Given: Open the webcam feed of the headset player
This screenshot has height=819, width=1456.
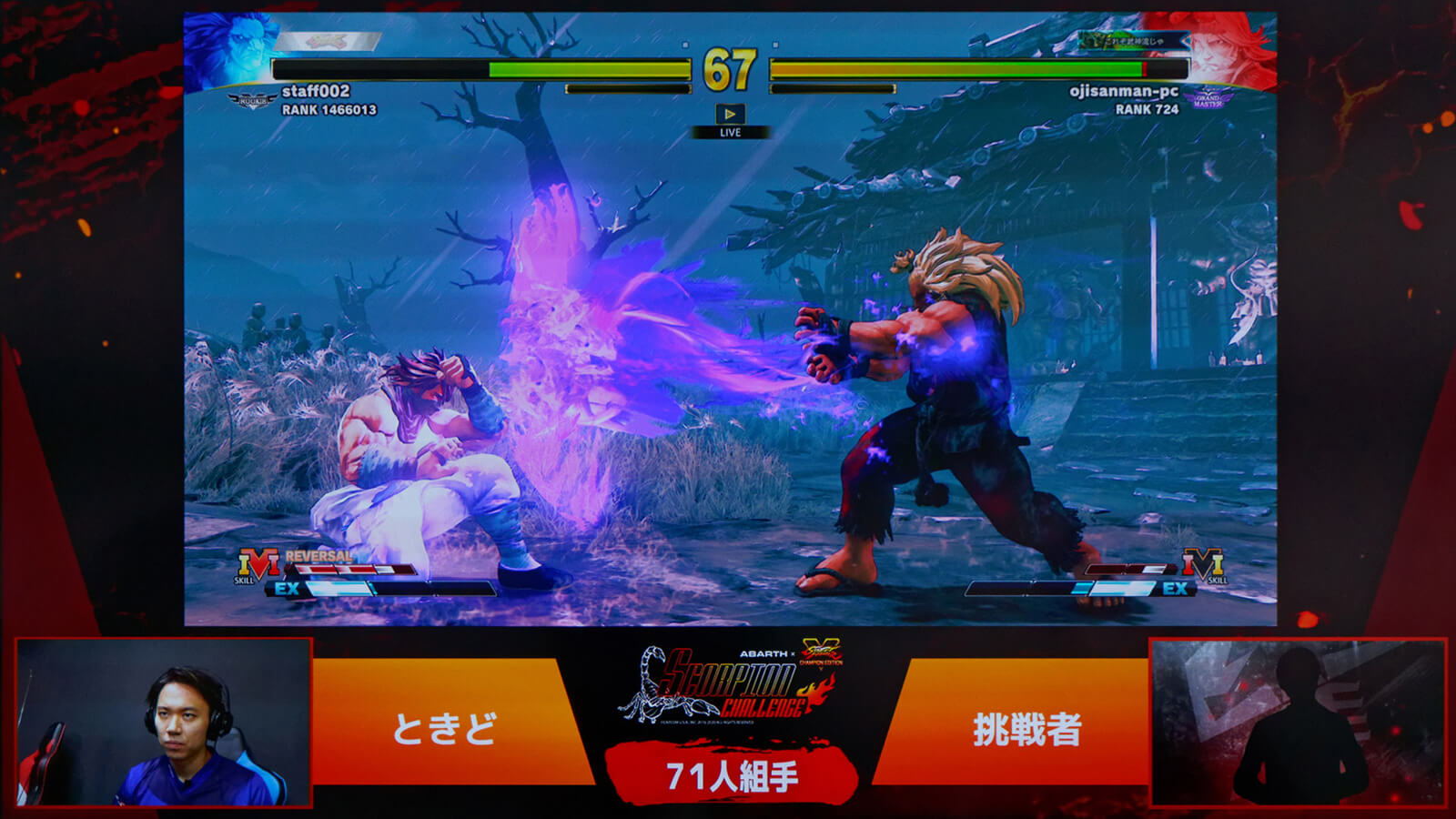Looking at the screenshot, I should [x=165, y=723].
